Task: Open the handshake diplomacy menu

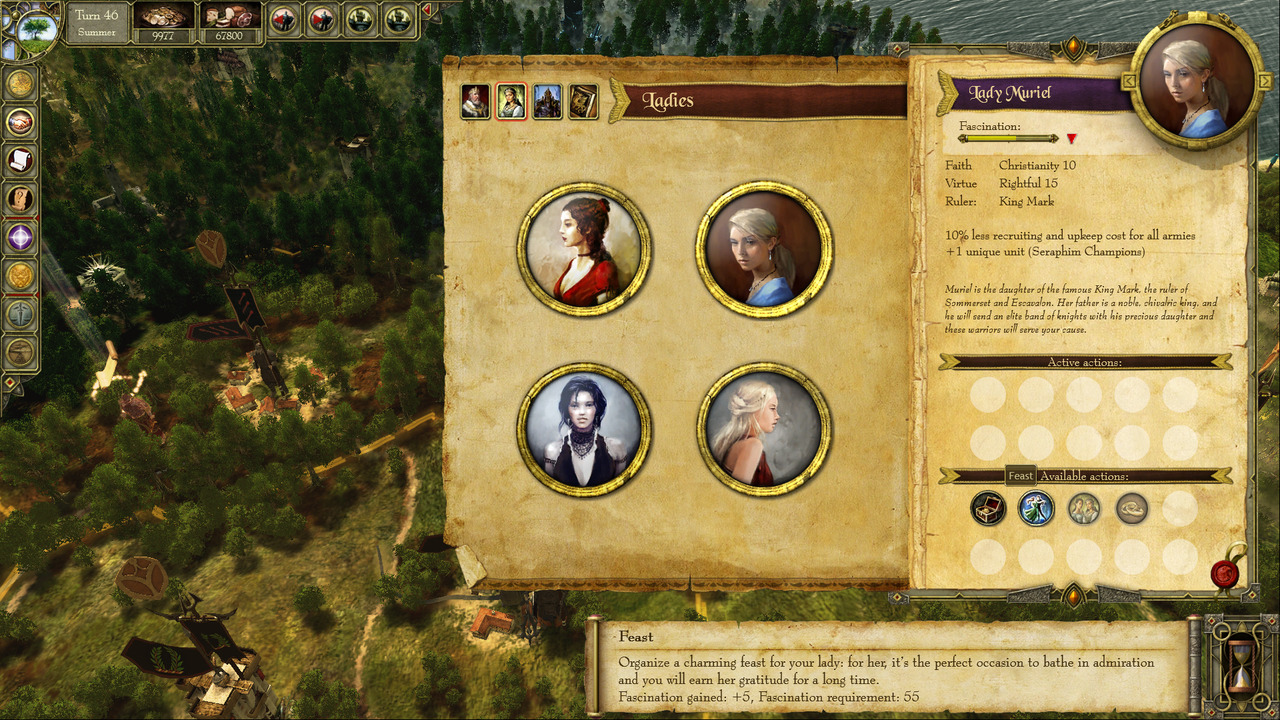Action: (x=20, y=122)
